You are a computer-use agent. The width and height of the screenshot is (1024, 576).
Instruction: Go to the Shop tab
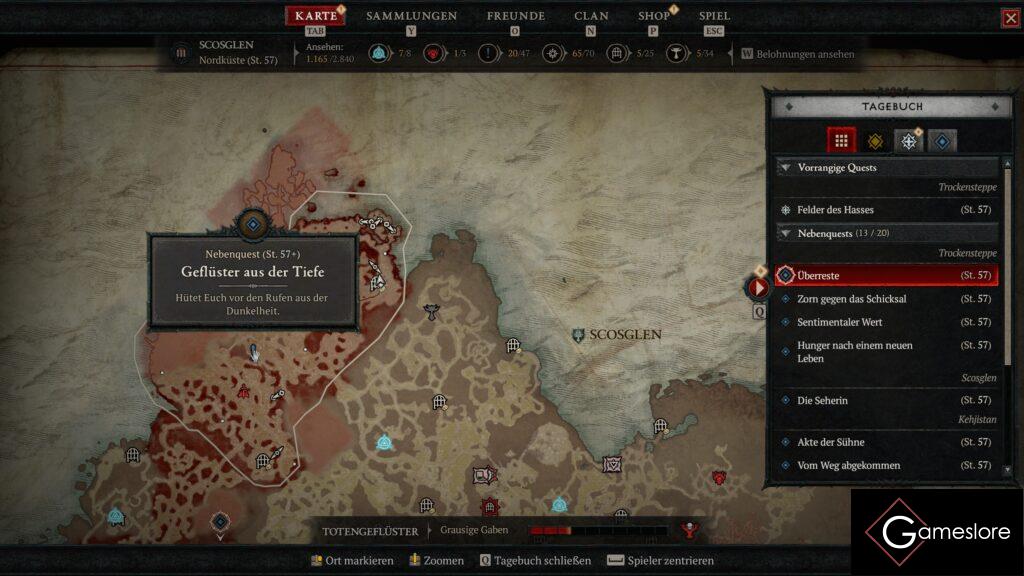[654, 16]
